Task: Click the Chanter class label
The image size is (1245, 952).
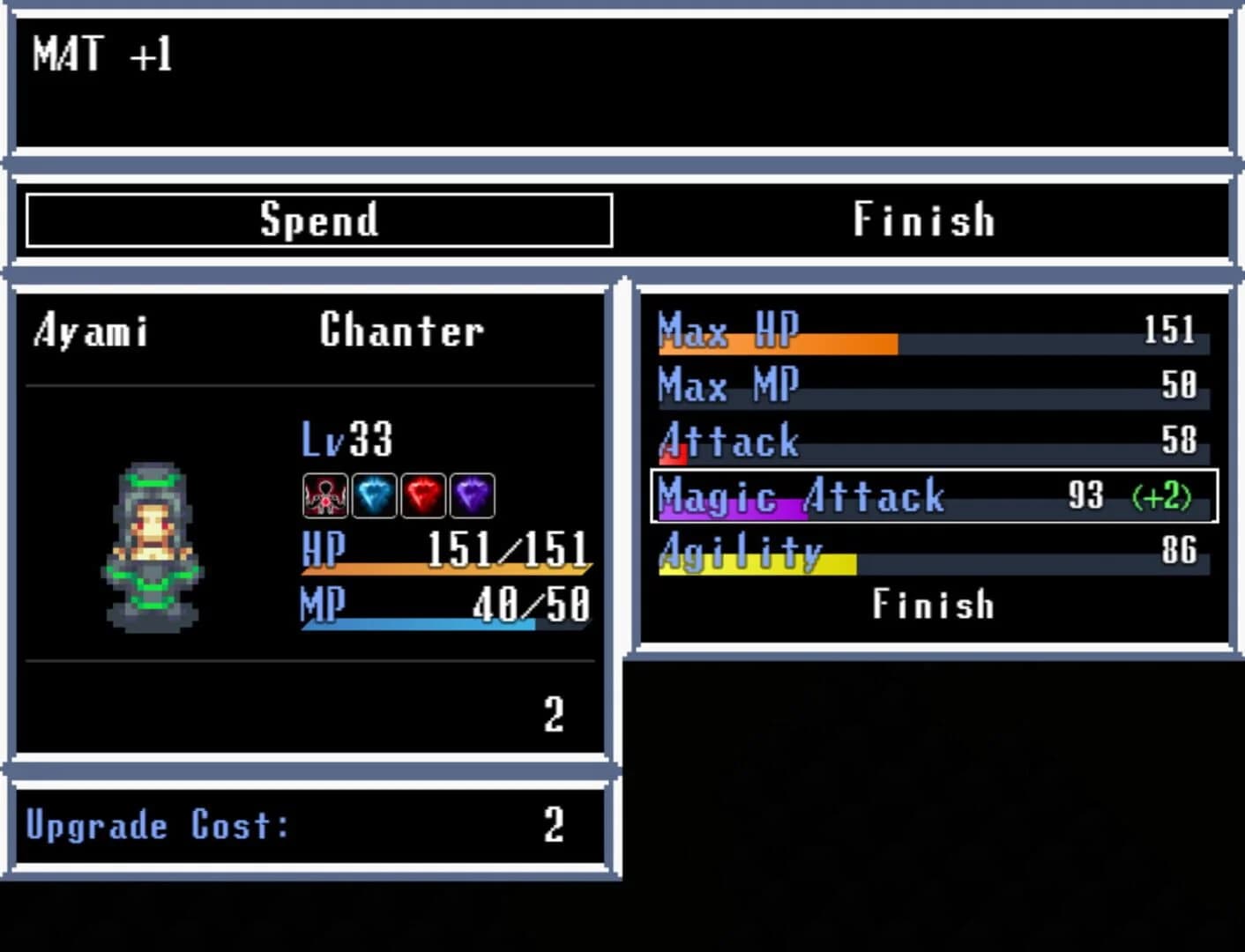Action: (401, 331)
